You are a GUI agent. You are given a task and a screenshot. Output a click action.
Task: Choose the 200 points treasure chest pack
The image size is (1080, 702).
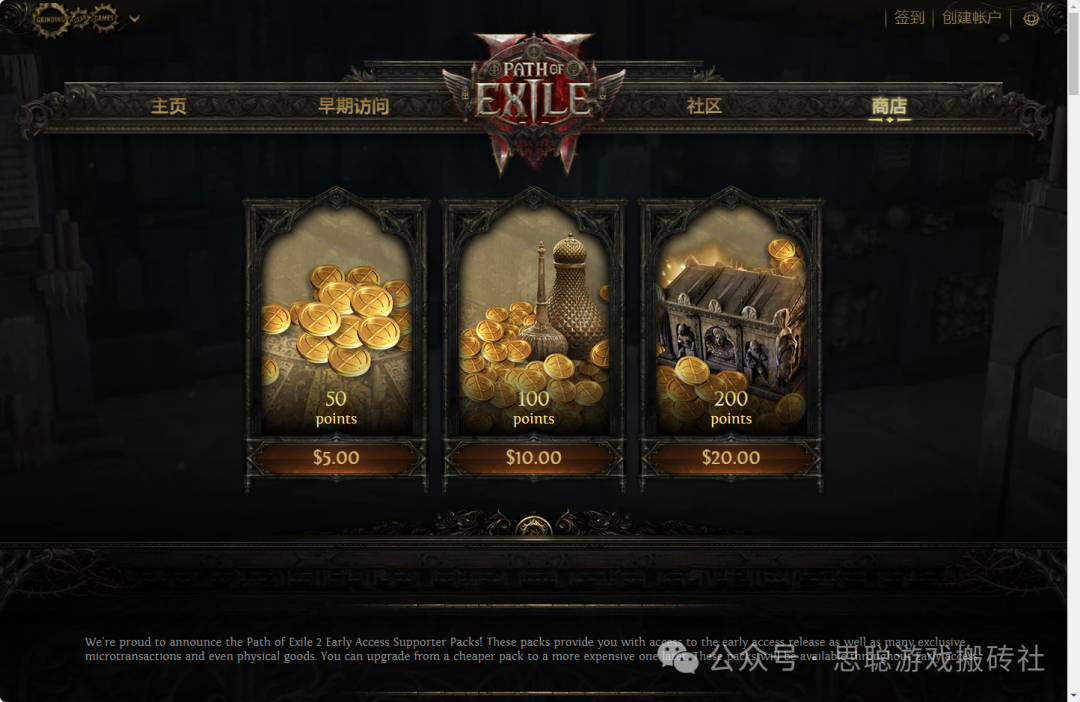(x=731, y=330)
